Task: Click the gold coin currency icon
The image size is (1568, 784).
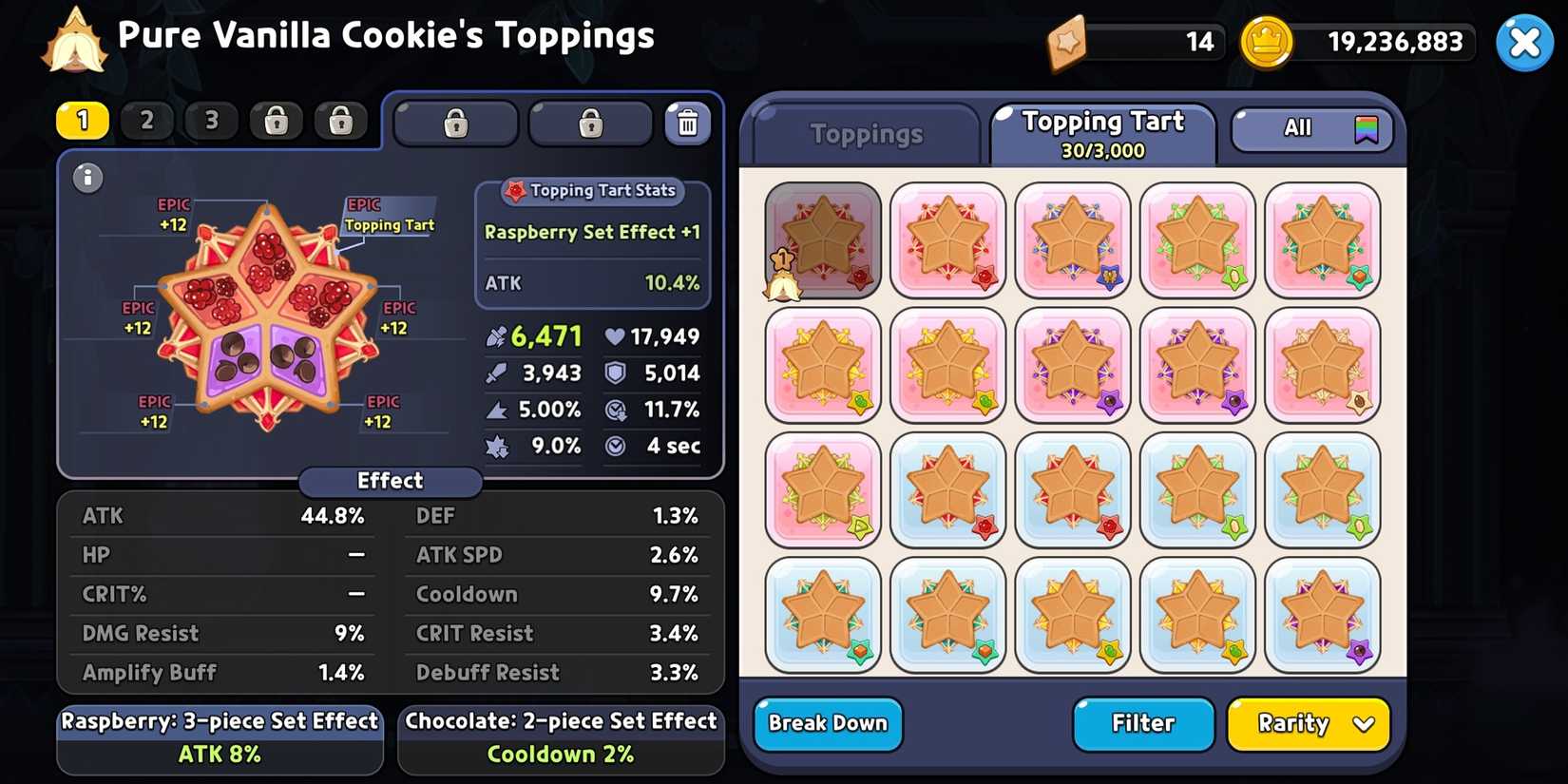Action: tap(1267, 42)
